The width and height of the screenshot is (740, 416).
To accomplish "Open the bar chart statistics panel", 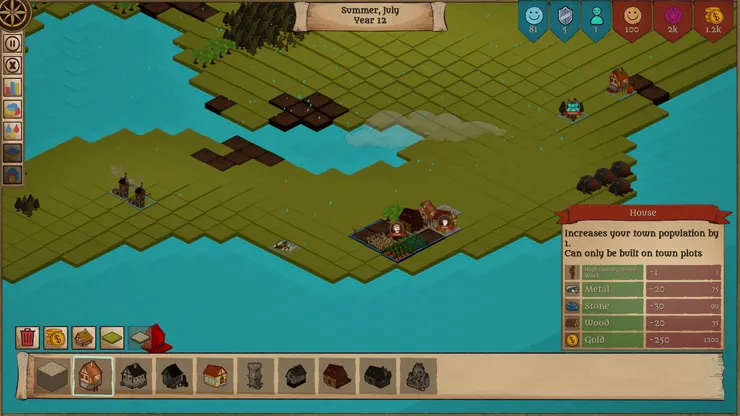I will point(13,88).
